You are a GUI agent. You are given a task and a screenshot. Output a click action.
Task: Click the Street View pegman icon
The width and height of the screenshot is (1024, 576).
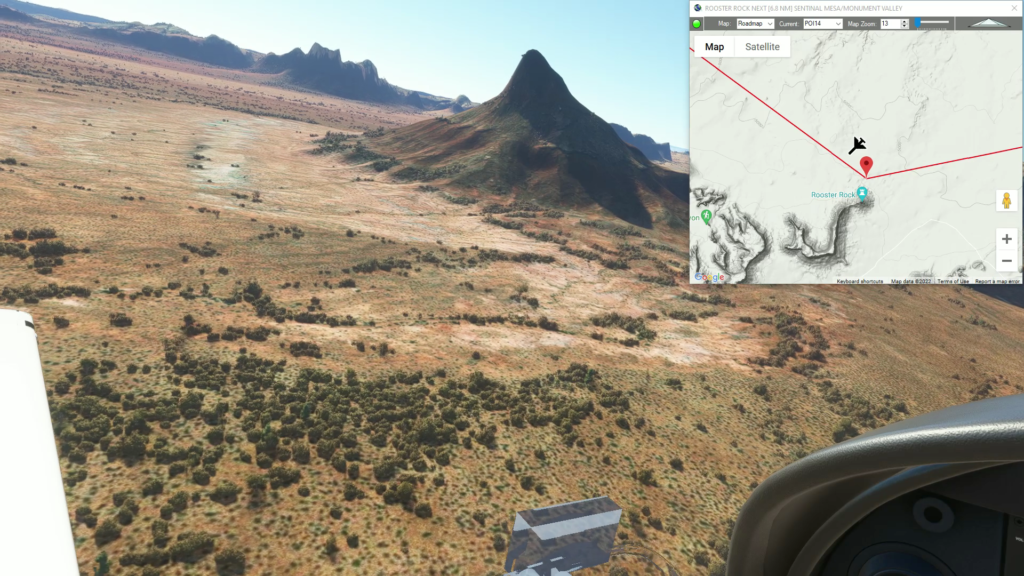click(x=1006, y=200)
